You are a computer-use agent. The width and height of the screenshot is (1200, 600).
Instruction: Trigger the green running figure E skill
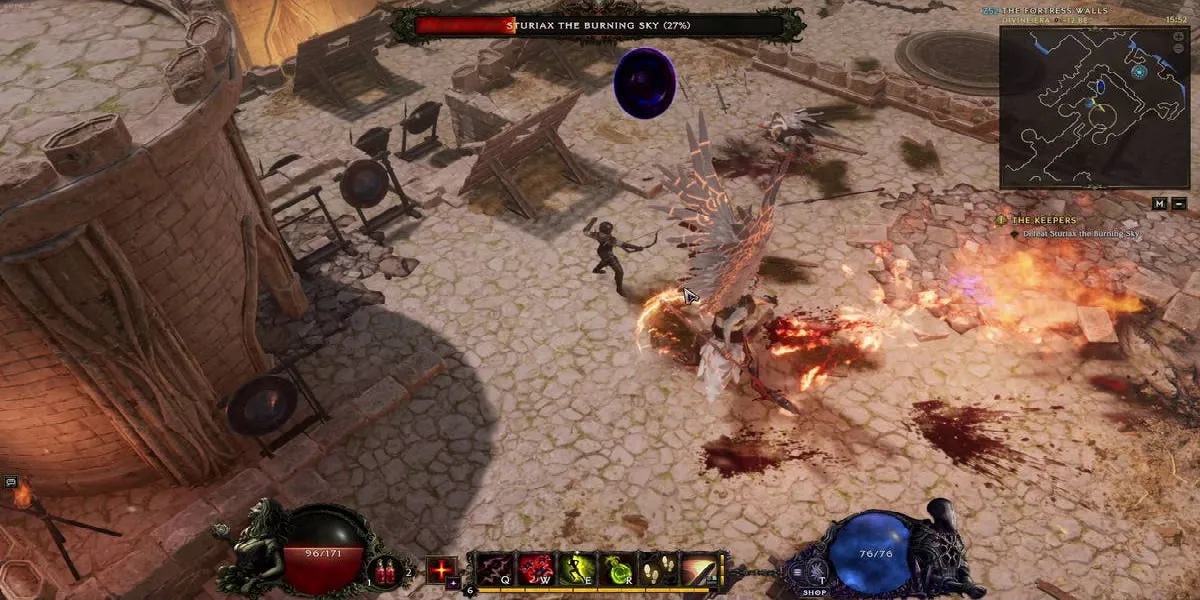pyautogui.click(x=577, y=569)
